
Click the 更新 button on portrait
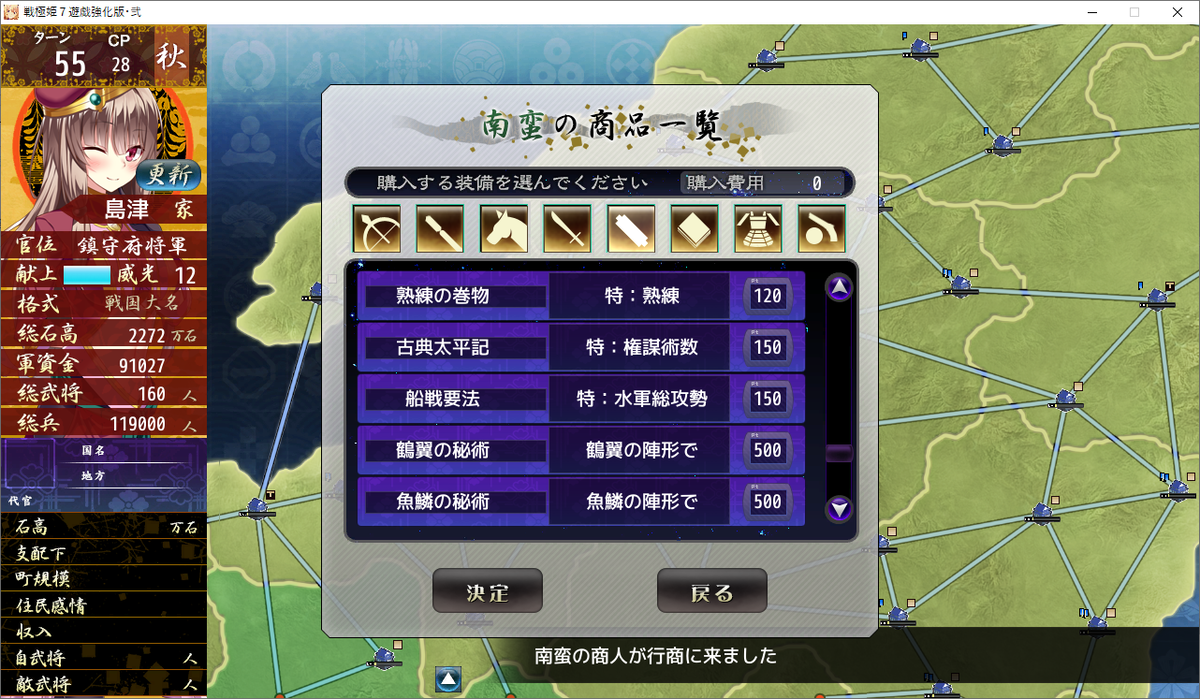point(168,175)
